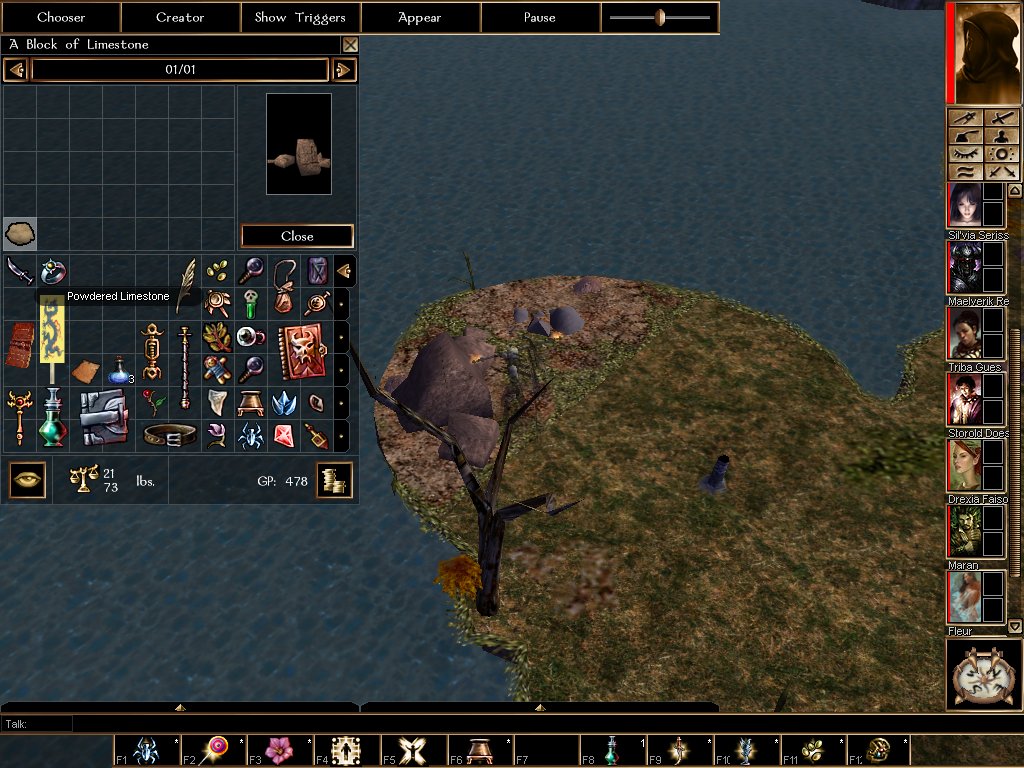Go to next container page arrow
The width and height of the screenshot is (1024, 768).
pyautogui.click(x=344, y=70)
